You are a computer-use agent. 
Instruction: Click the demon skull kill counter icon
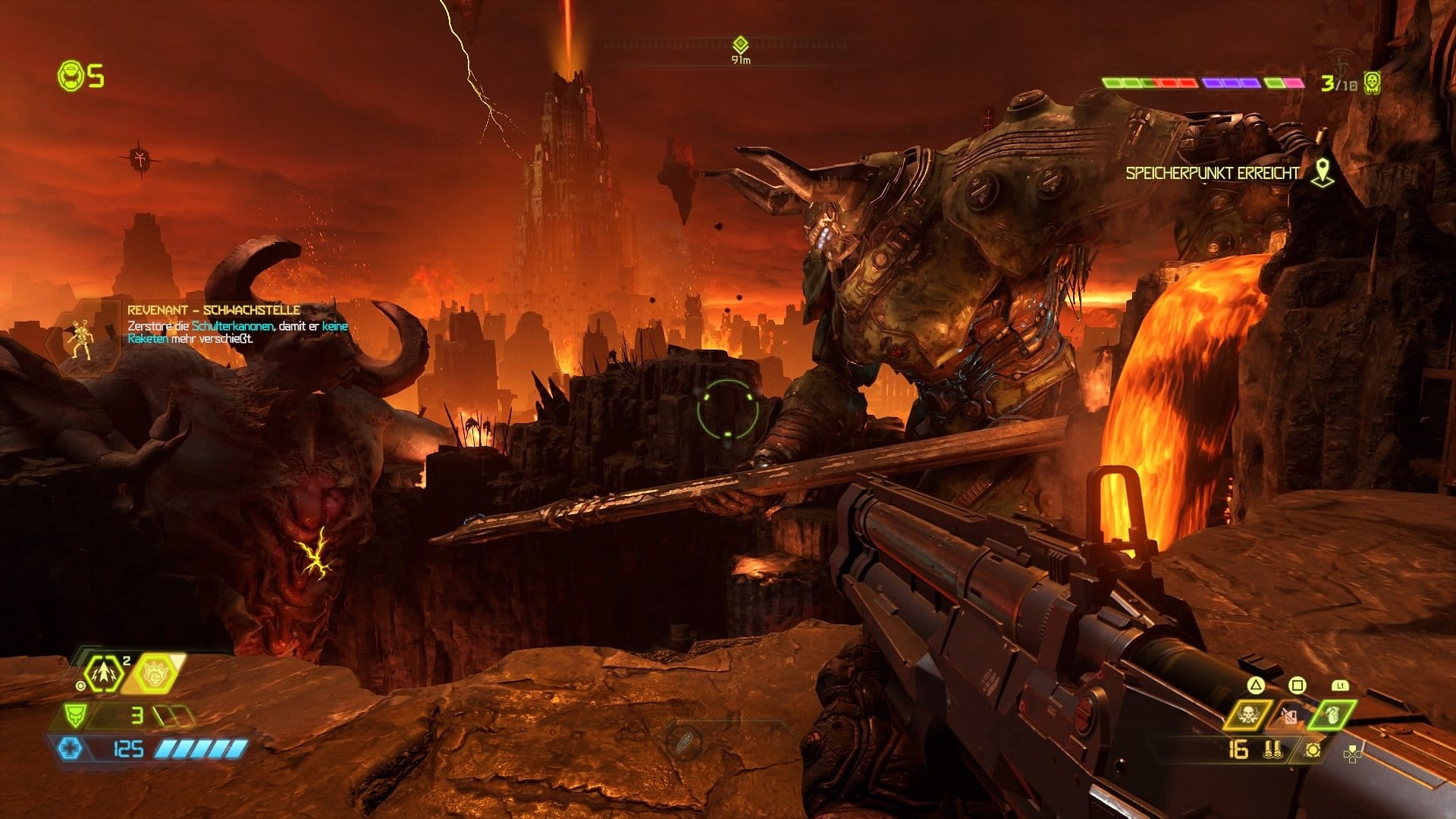pos(1370,83)
